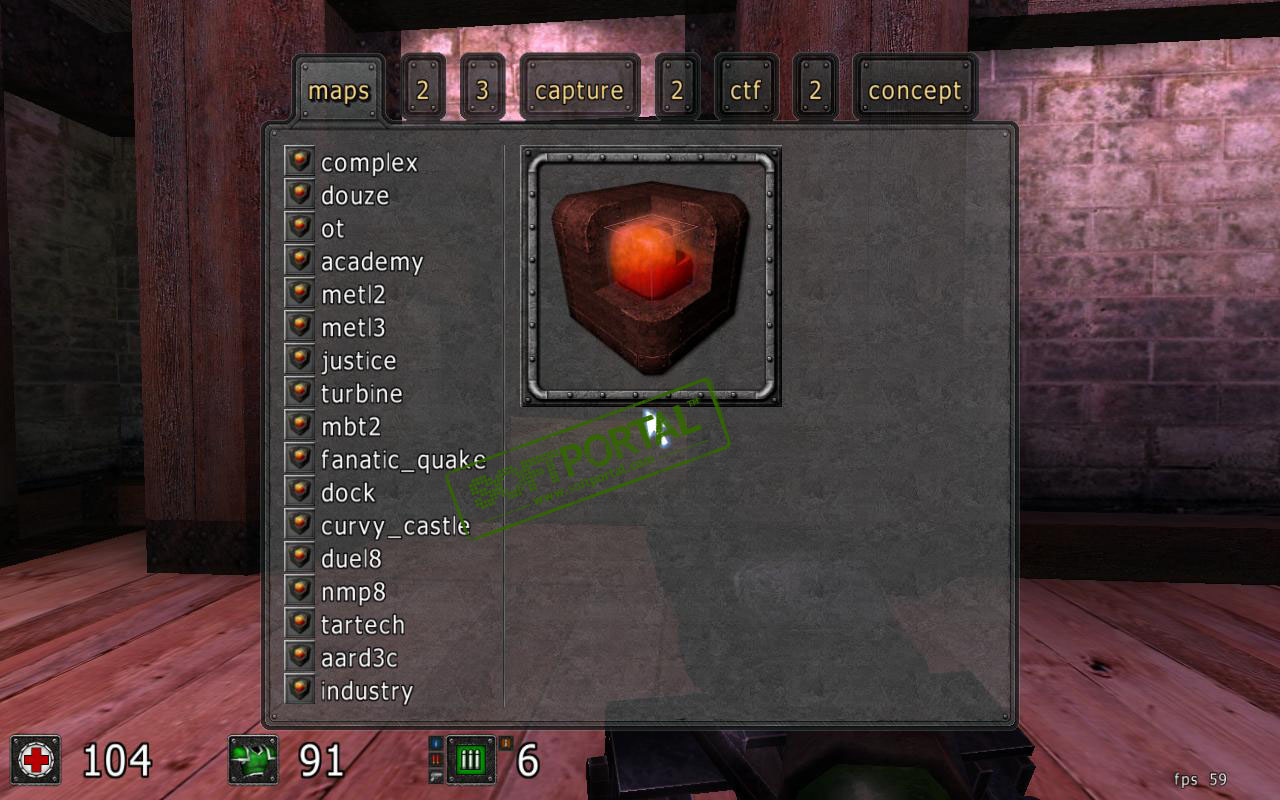Load the tartech map
This screenshot has width=1280, height=800.
(362, 624)
